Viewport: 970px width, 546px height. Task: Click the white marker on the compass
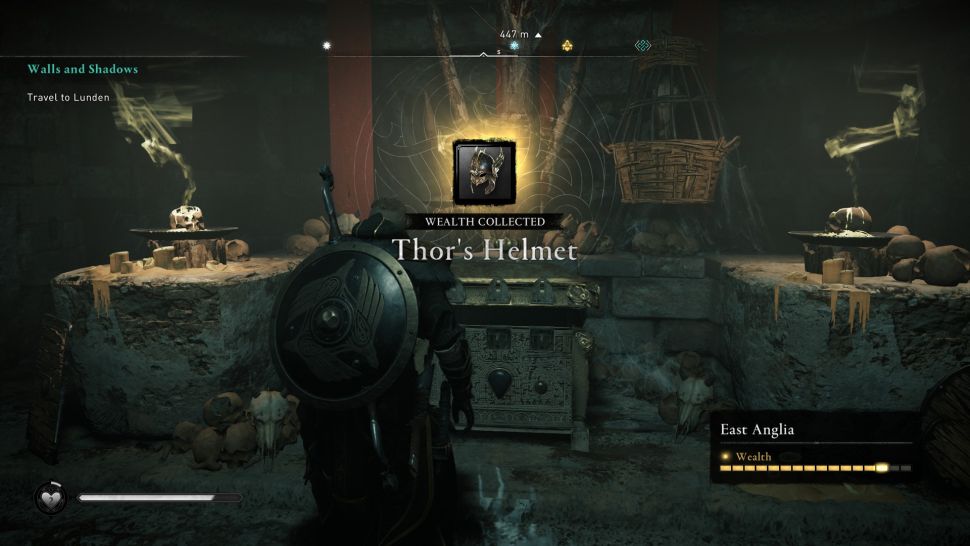click(325, 45)
